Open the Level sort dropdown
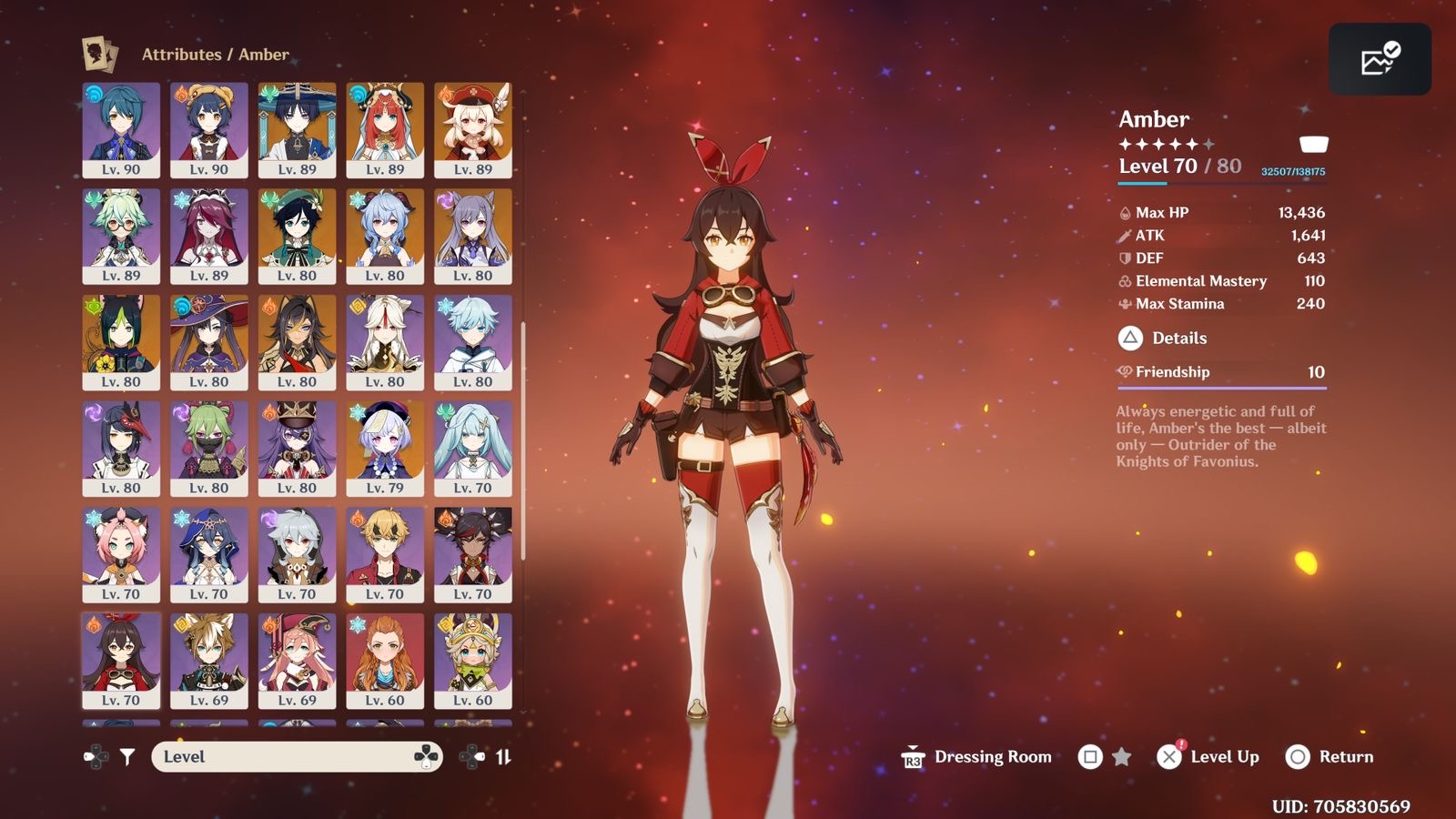This screenshot has width=1456, height=819. pos(297,756)
